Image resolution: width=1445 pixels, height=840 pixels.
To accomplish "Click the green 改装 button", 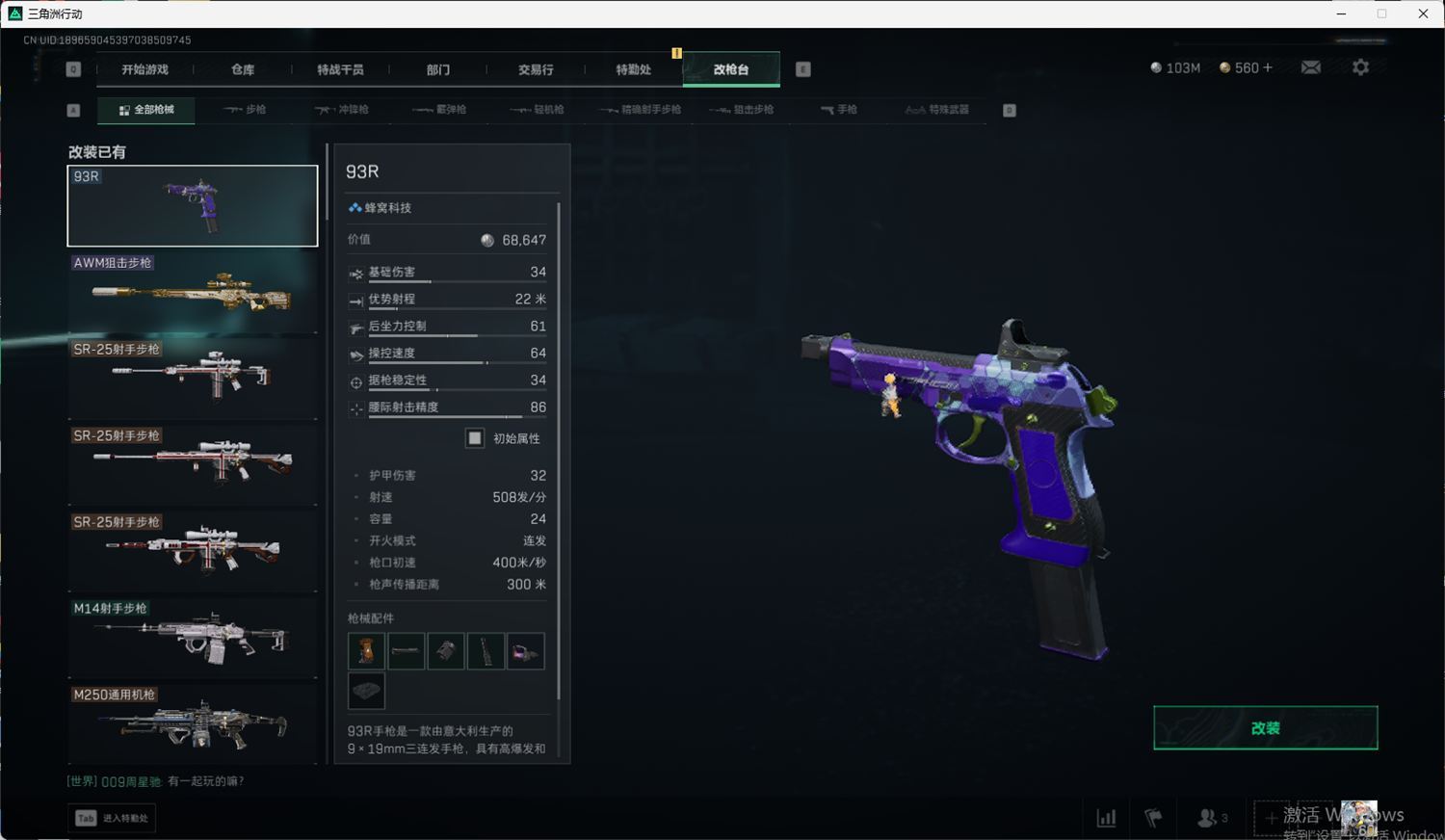I will [1265, 728].
